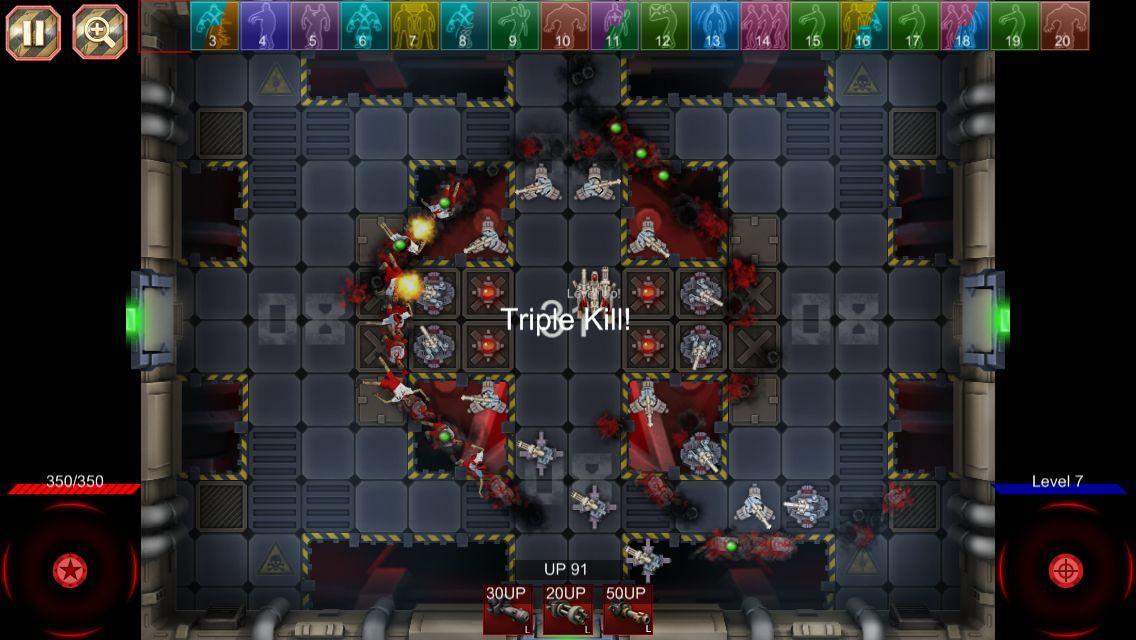The height and width of the screenshot is (640, 1136).
Task: Click the wave 7 yellow enemy icon
Action: coord(414,26)
